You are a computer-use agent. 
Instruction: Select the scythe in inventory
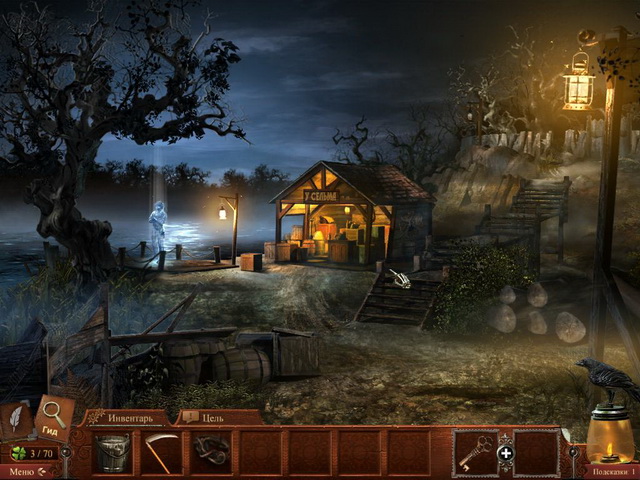point(161,452)
